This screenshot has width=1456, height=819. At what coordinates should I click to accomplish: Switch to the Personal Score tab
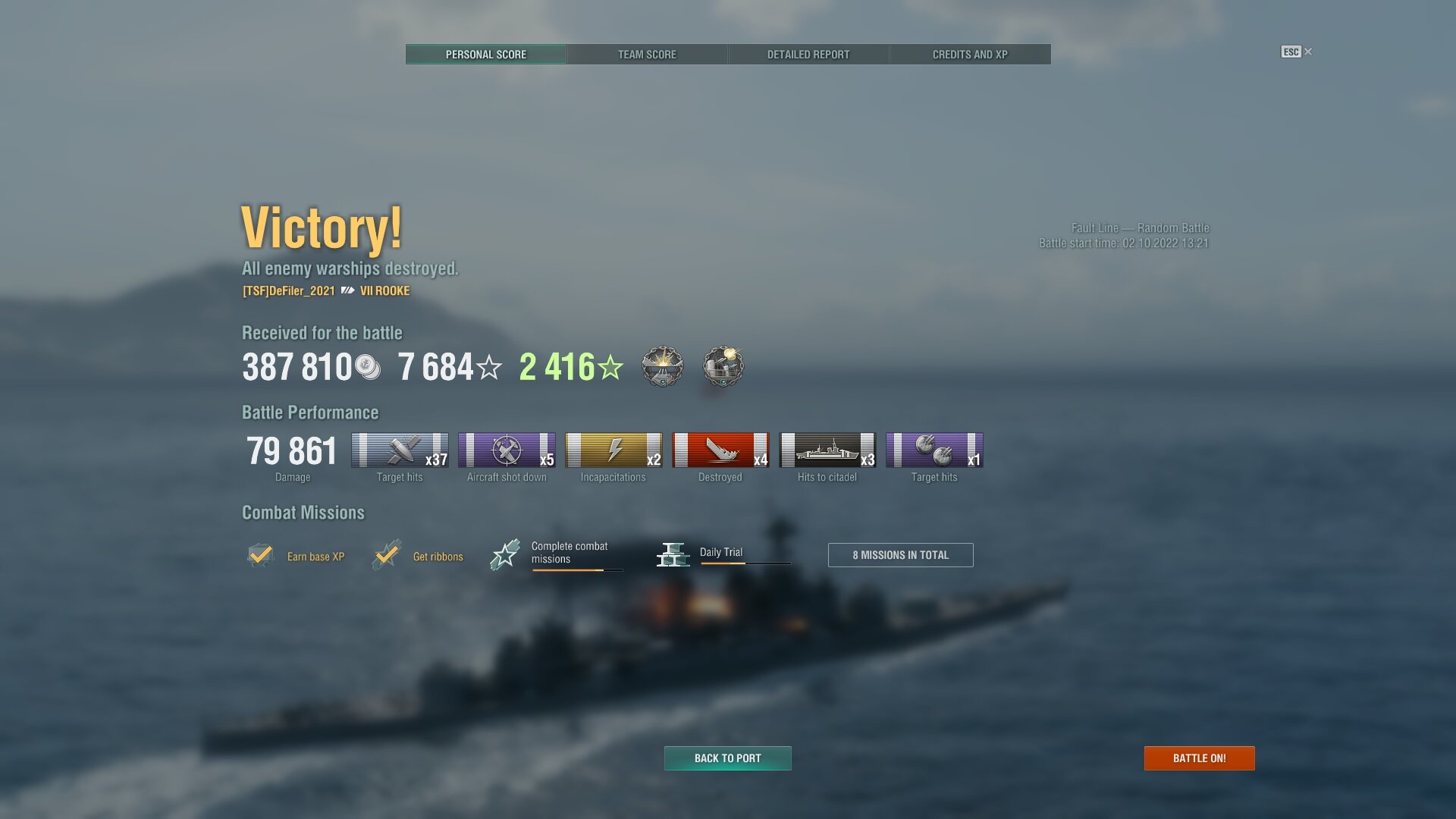[485, 55]
